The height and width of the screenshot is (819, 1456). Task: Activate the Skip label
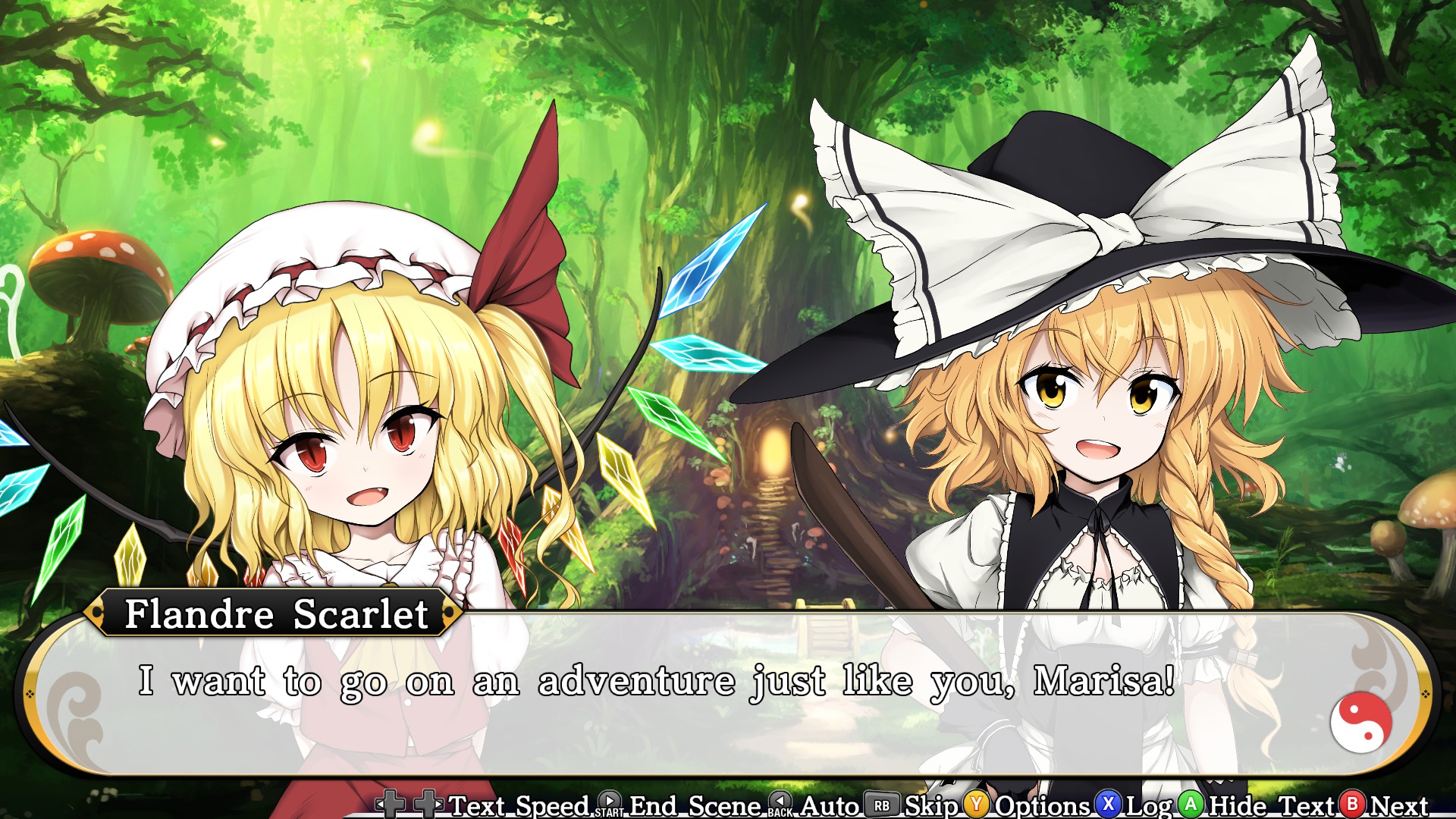(931, 805)
